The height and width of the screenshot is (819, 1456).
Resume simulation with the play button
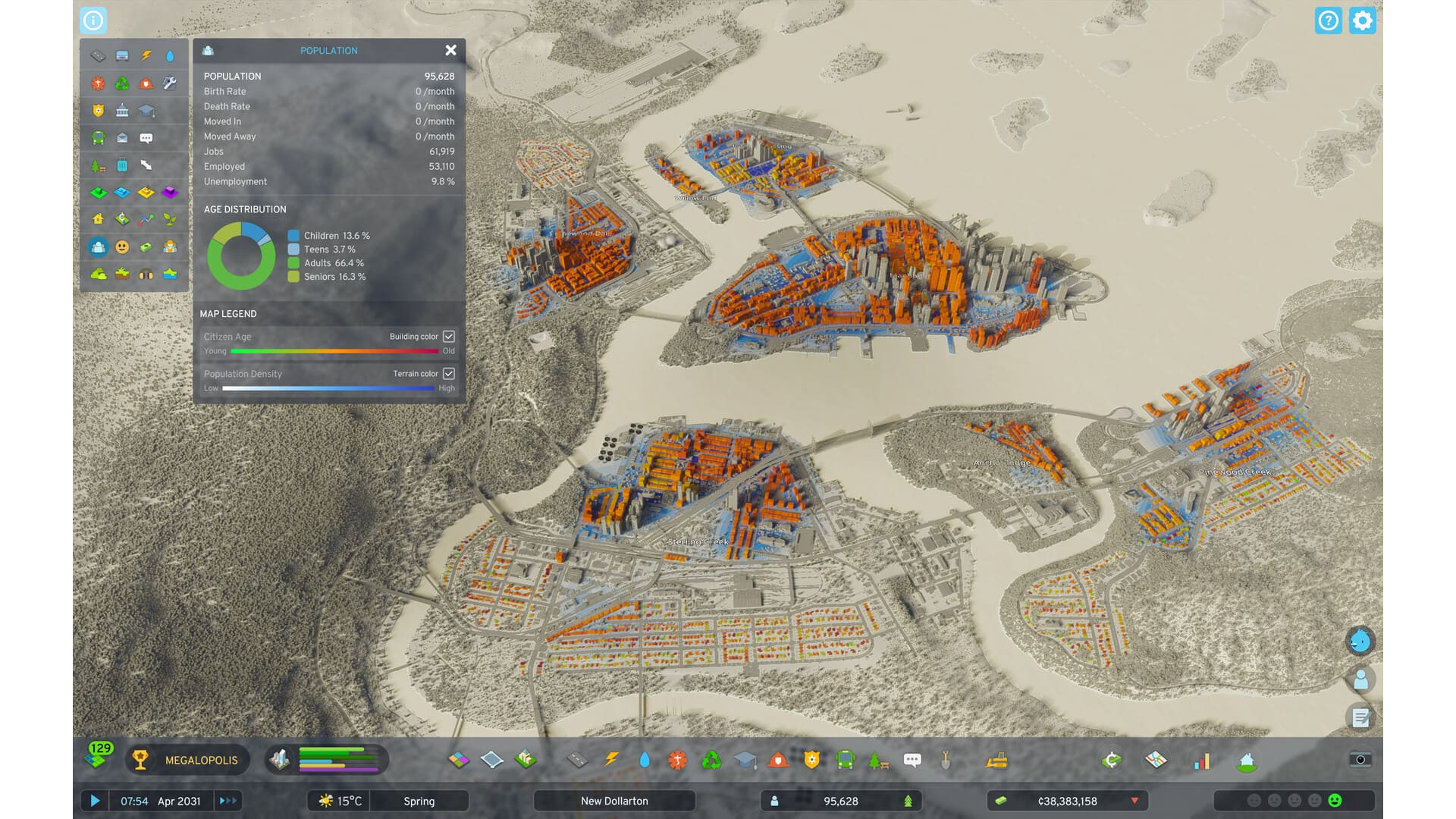[95, 801]
